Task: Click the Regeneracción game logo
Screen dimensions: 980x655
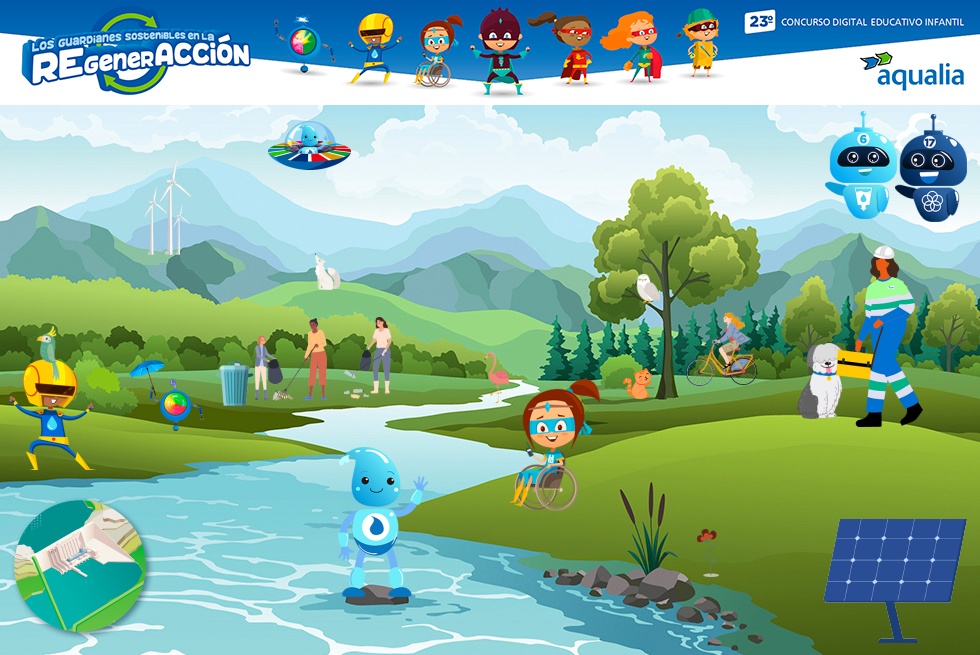Action: [137, 54]
